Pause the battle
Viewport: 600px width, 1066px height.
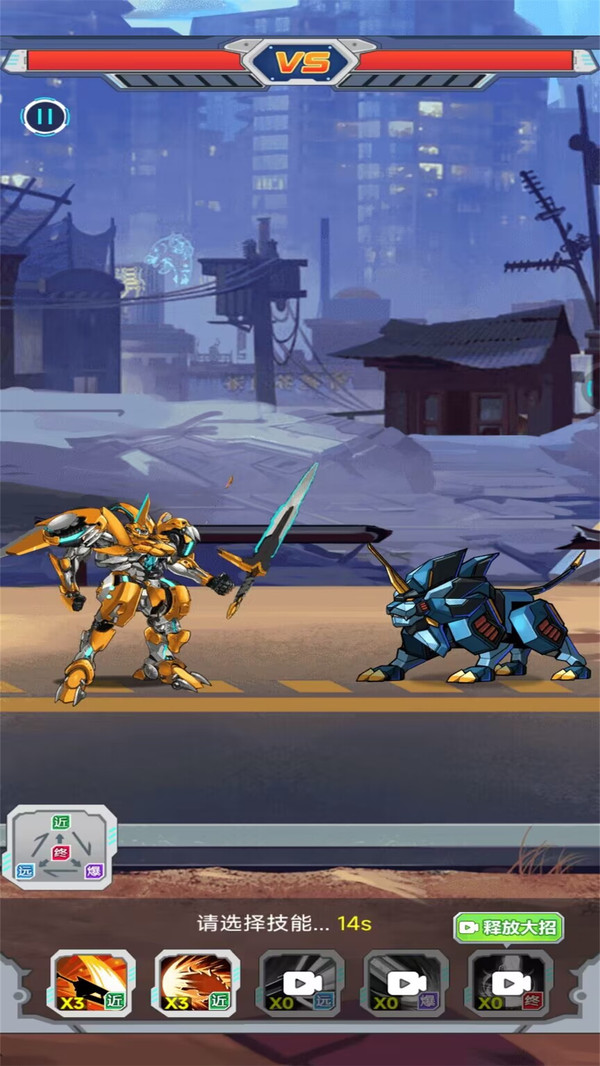(44, 116)
